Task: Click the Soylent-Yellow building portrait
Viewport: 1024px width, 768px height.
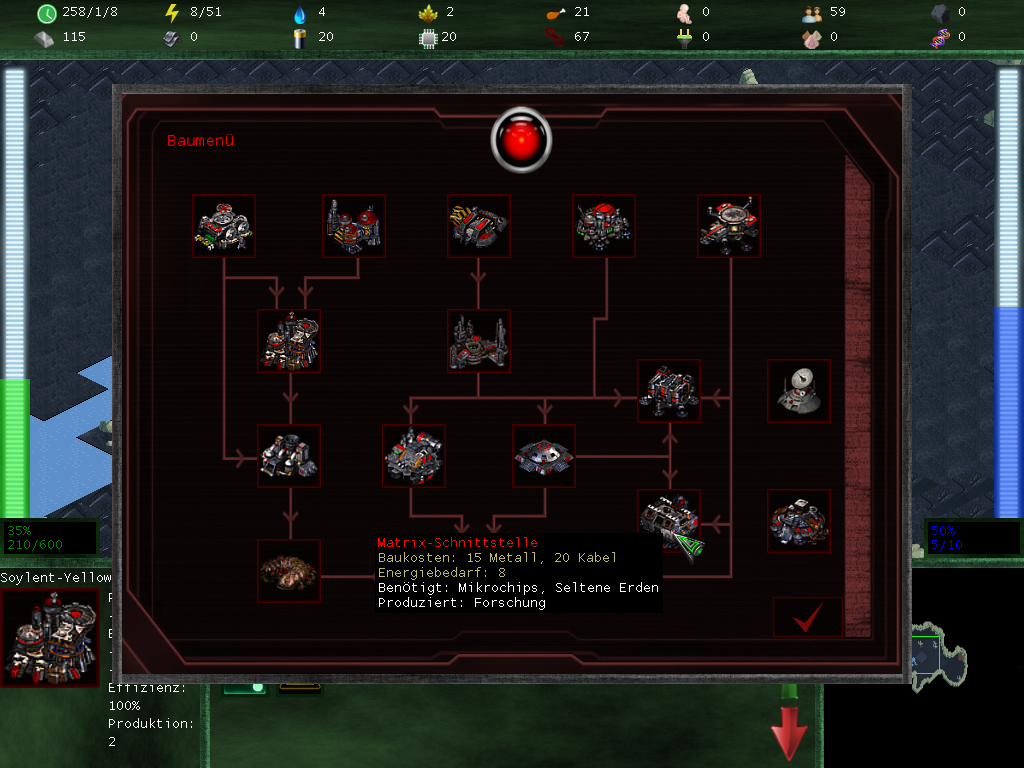Action: tap(50, 637)
